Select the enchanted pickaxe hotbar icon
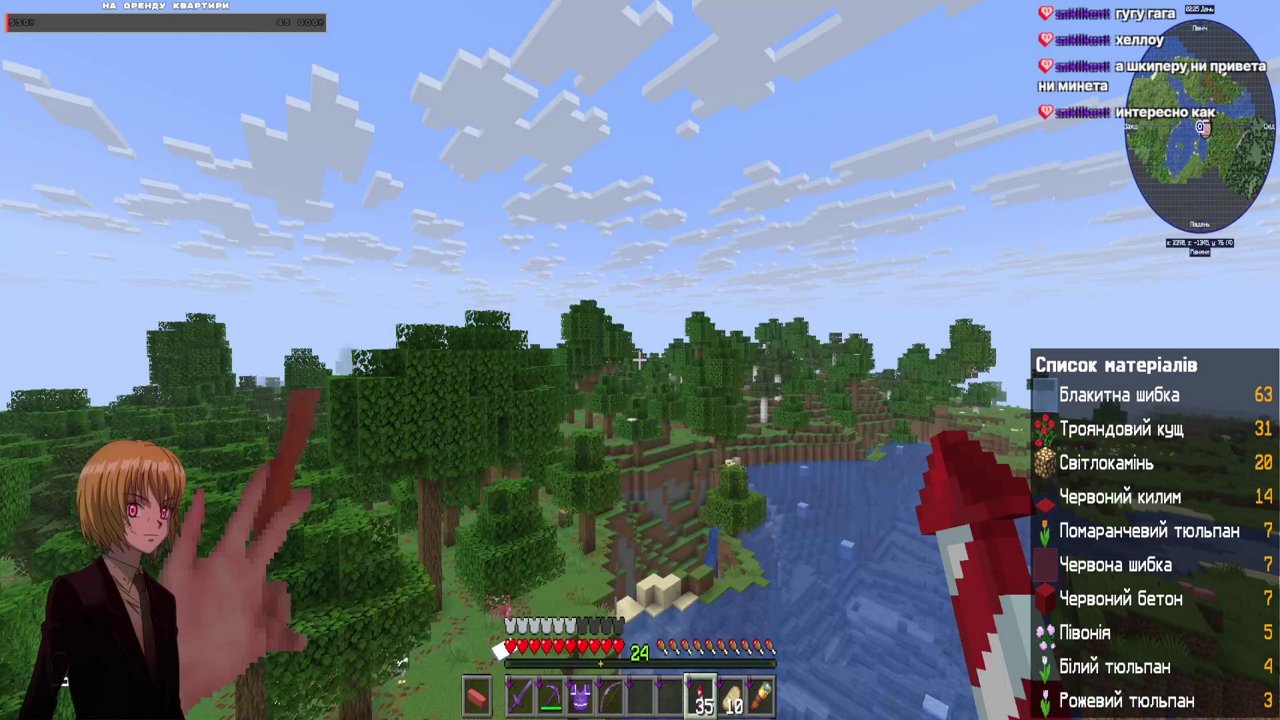 point(551,695)
